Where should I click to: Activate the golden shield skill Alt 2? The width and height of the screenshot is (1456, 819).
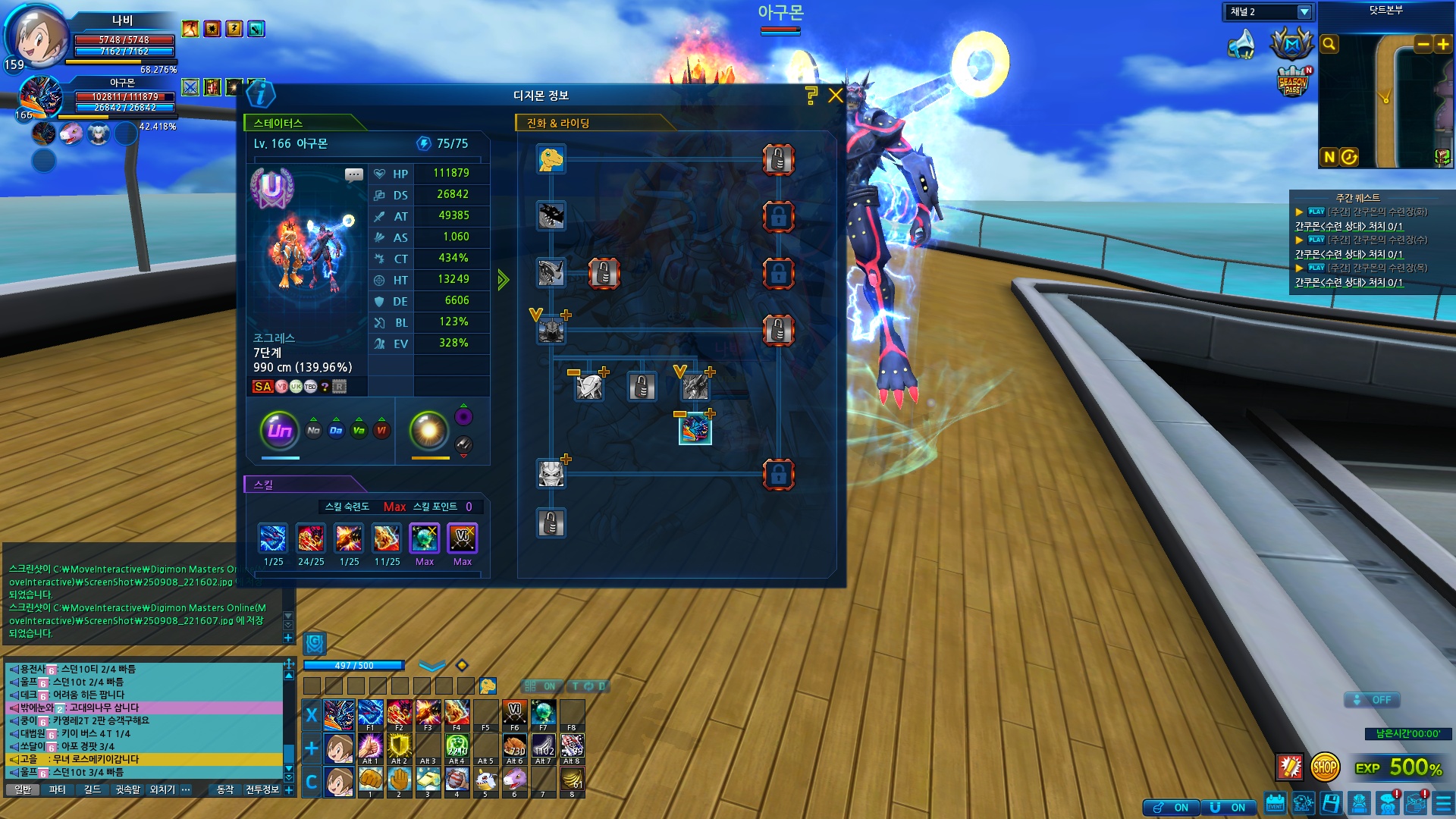(399, 746)
